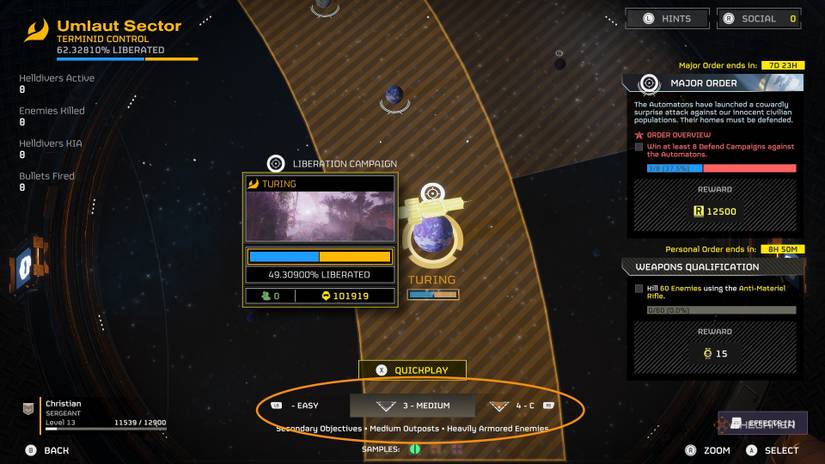Select the Turing planet on the map
Screen dimensions: 825x464
(433, 239)
